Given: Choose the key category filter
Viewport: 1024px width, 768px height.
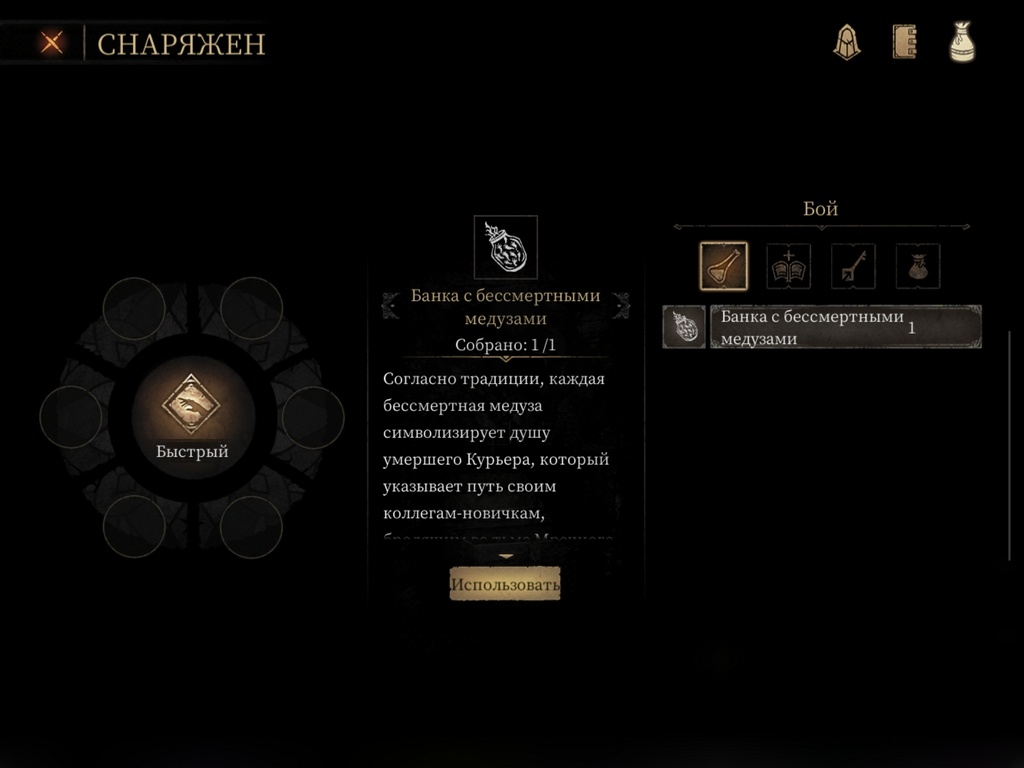Looking at the screenshot, I should click(853, 266).
